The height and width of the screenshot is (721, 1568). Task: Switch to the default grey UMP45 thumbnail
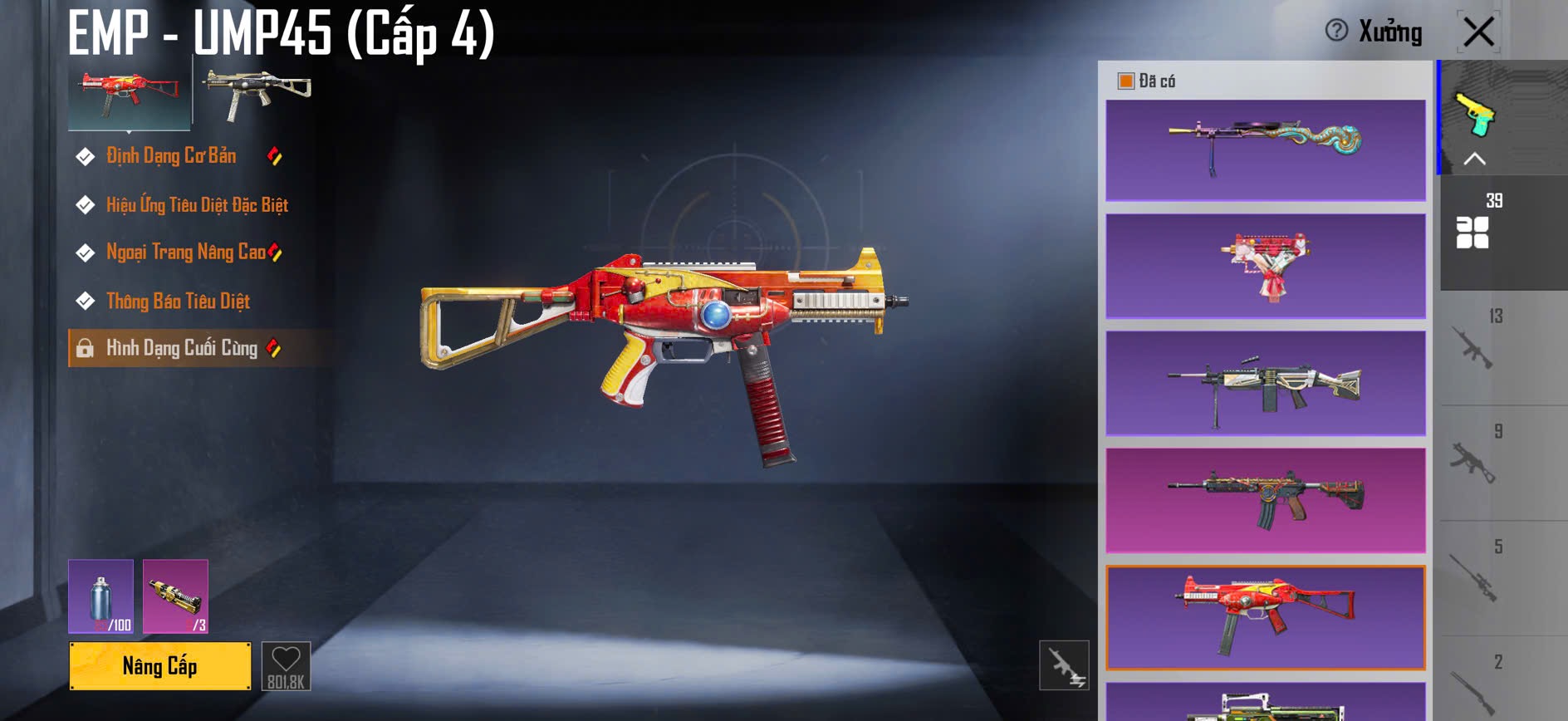coord(258,91)
